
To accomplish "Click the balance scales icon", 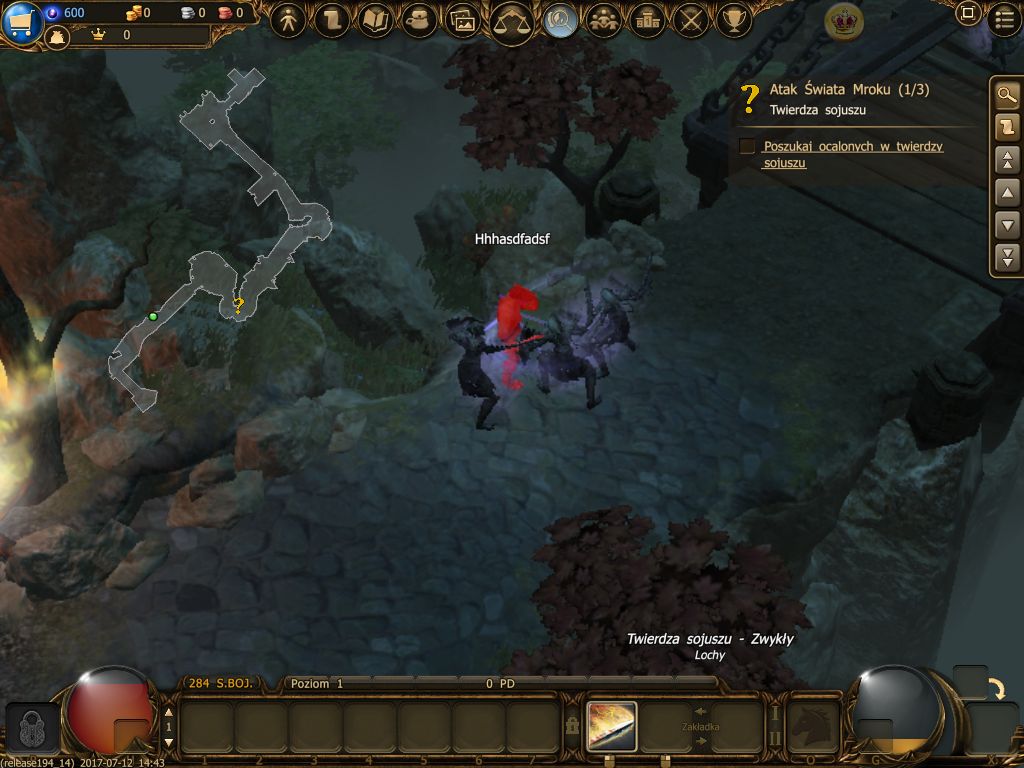I will pyautogui.click(x=511, y=20).
